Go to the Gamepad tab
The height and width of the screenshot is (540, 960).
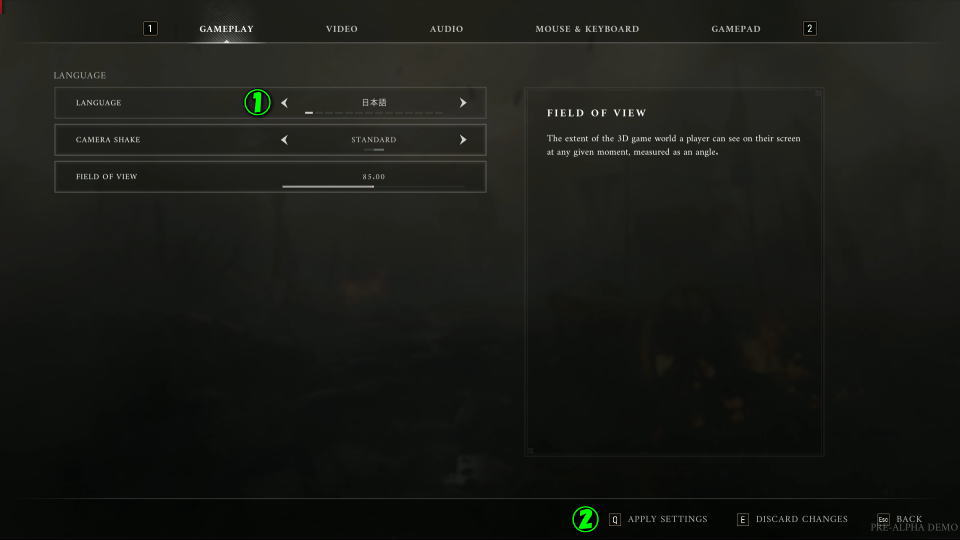(736, 29)
